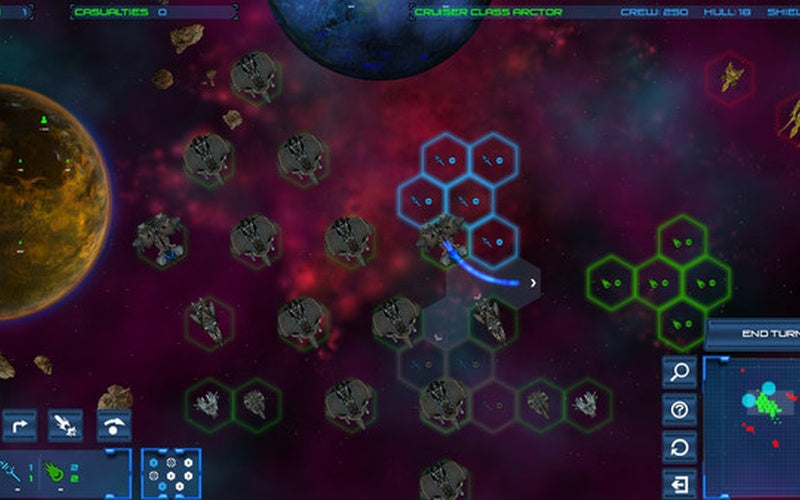The height and width of the screenshot is (500, 800).
Task: Confirm the move at the path arrow hex
Action: (x=533, y=283)
